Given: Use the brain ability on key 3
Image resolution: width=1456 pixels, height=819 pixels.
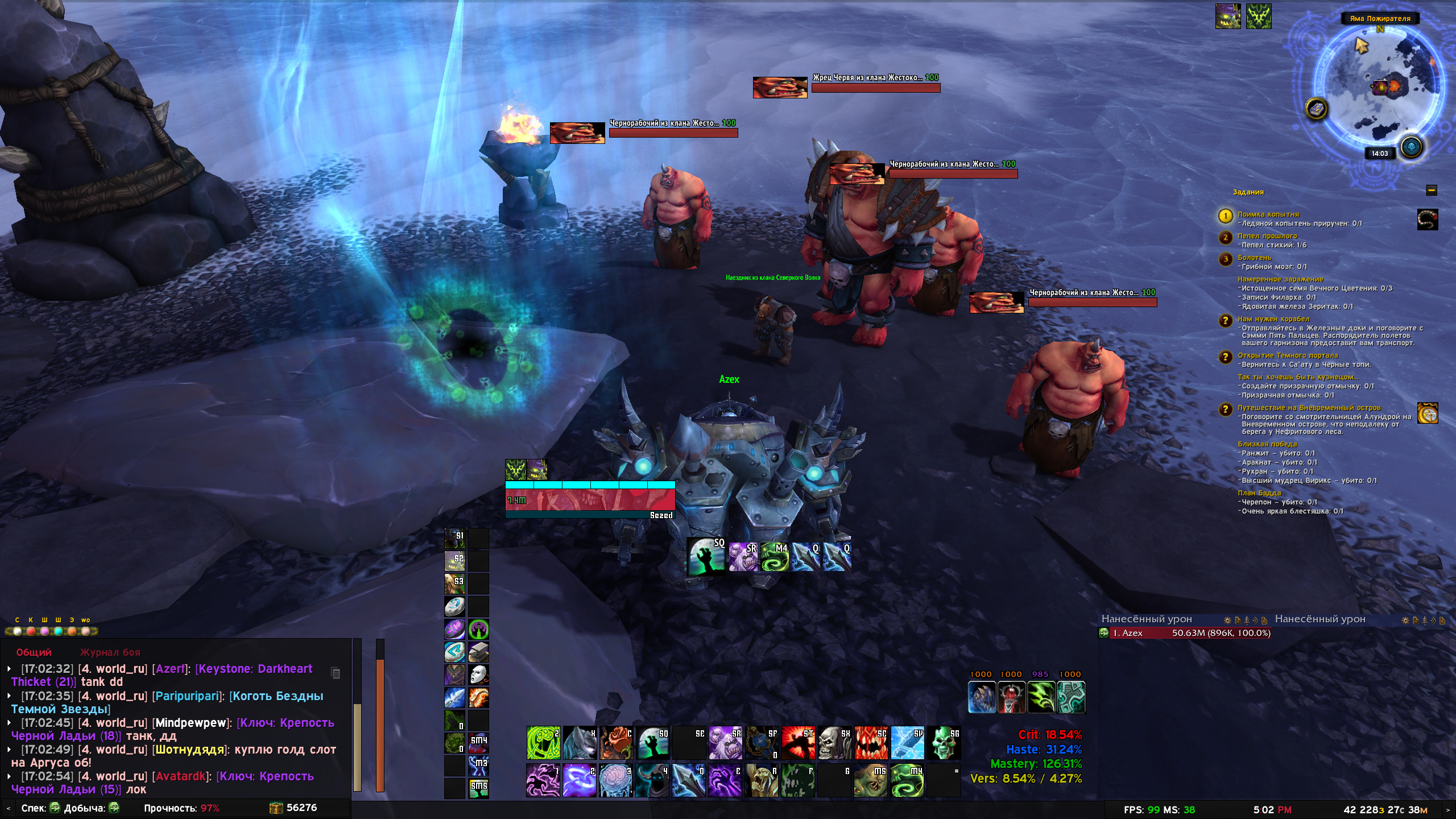Looking at the screenshot, I should coord(615,780).
